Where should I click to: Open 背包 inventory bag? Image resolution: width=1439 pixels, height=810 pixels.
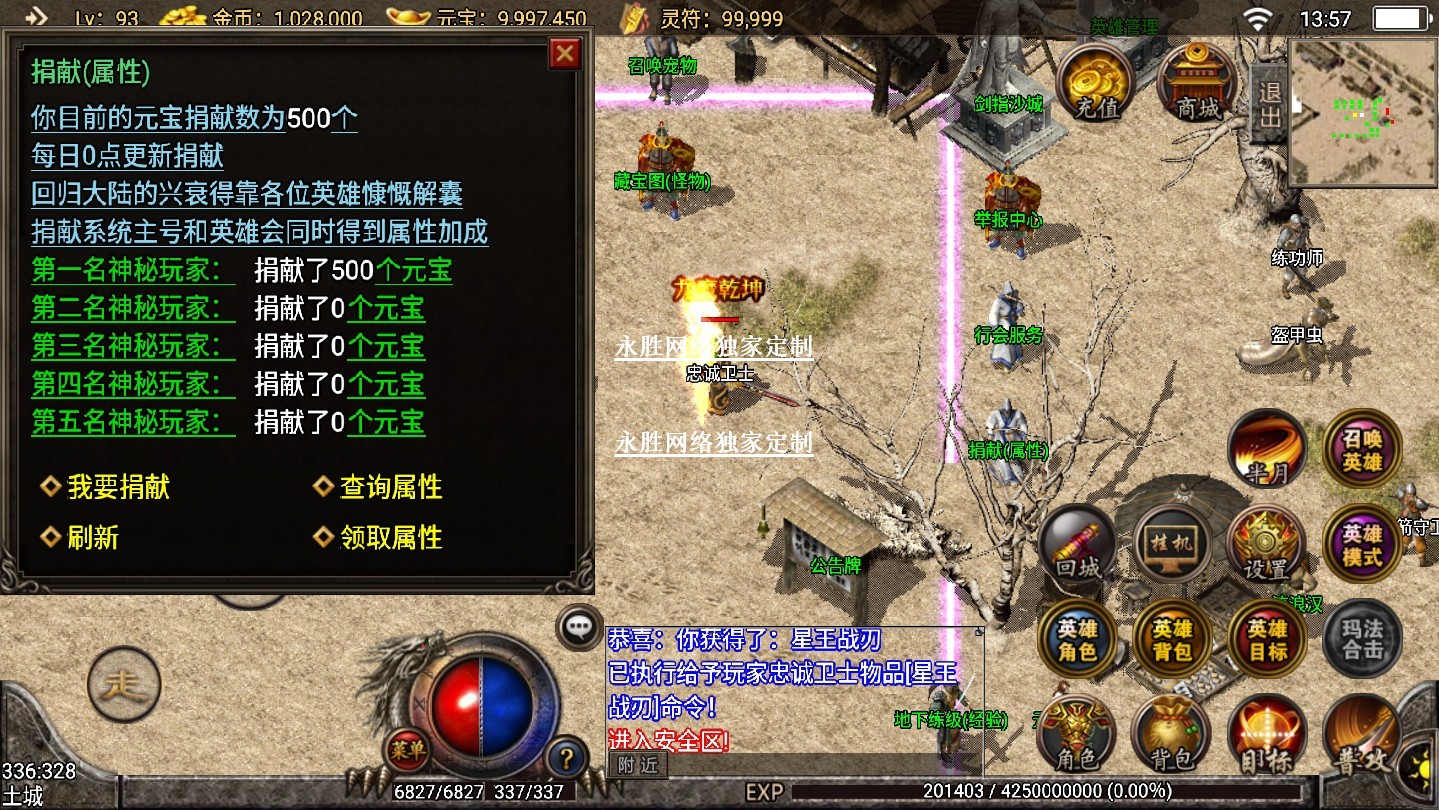(1171, 735)
